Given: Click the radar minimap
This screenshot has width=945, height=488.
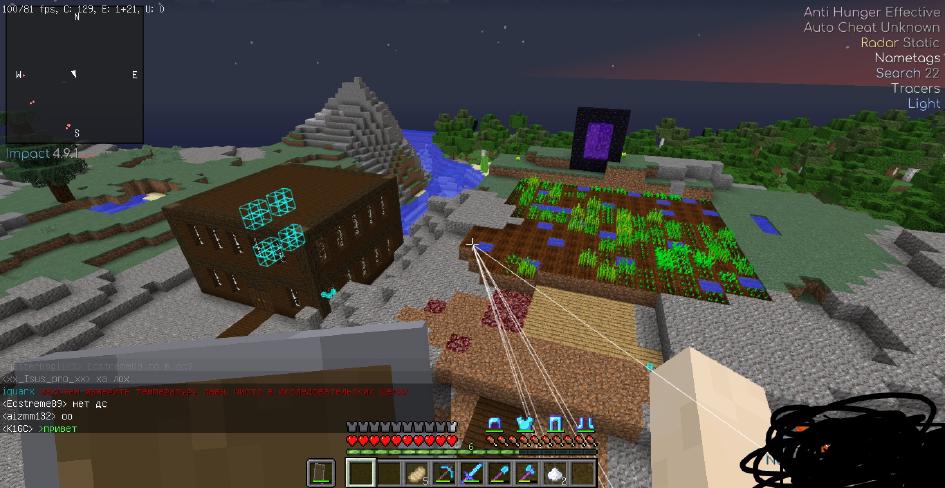Looking at the screenshot, I should [75, 76].
